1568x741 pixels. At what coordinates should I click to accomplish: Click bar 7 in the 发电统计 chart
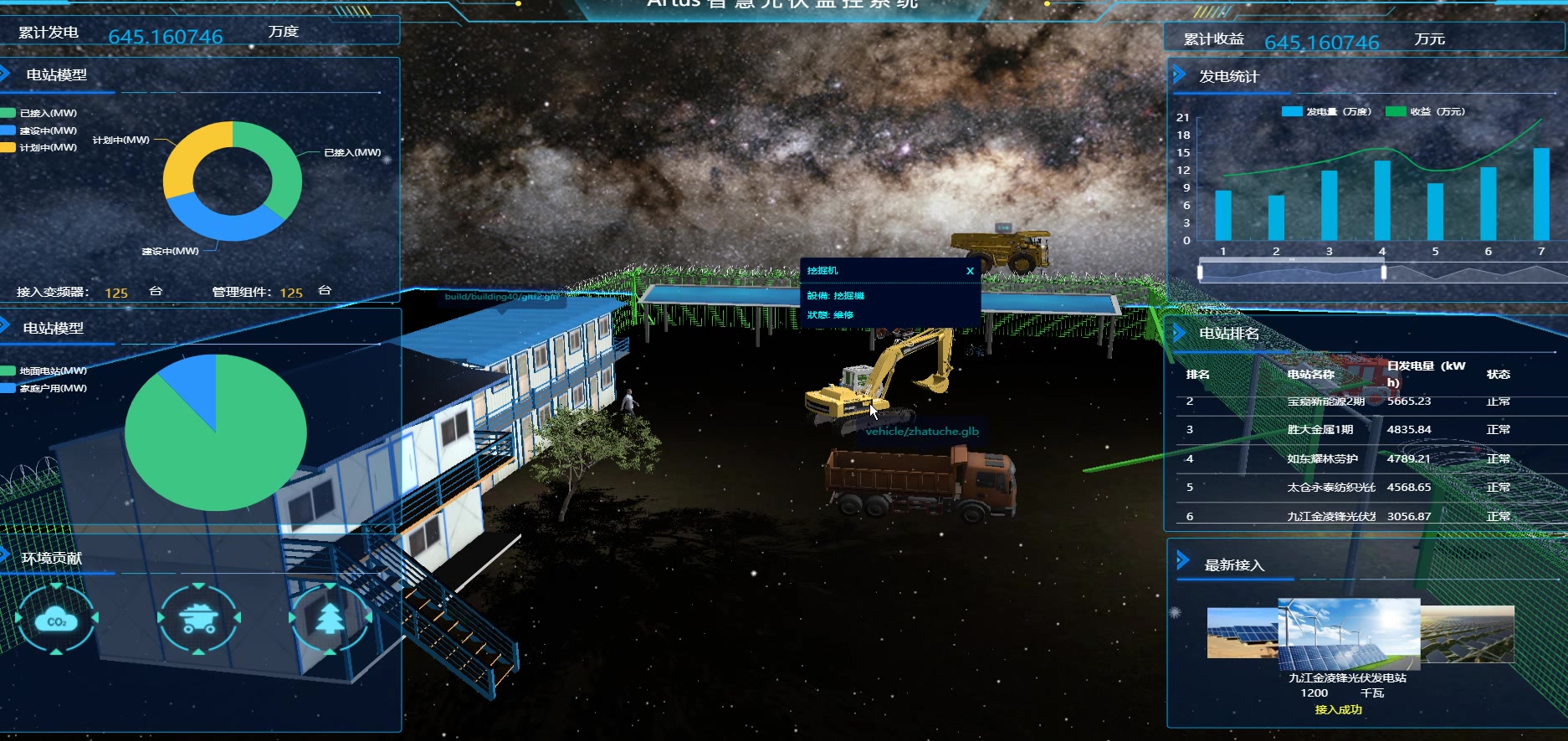pos(1541,194)
